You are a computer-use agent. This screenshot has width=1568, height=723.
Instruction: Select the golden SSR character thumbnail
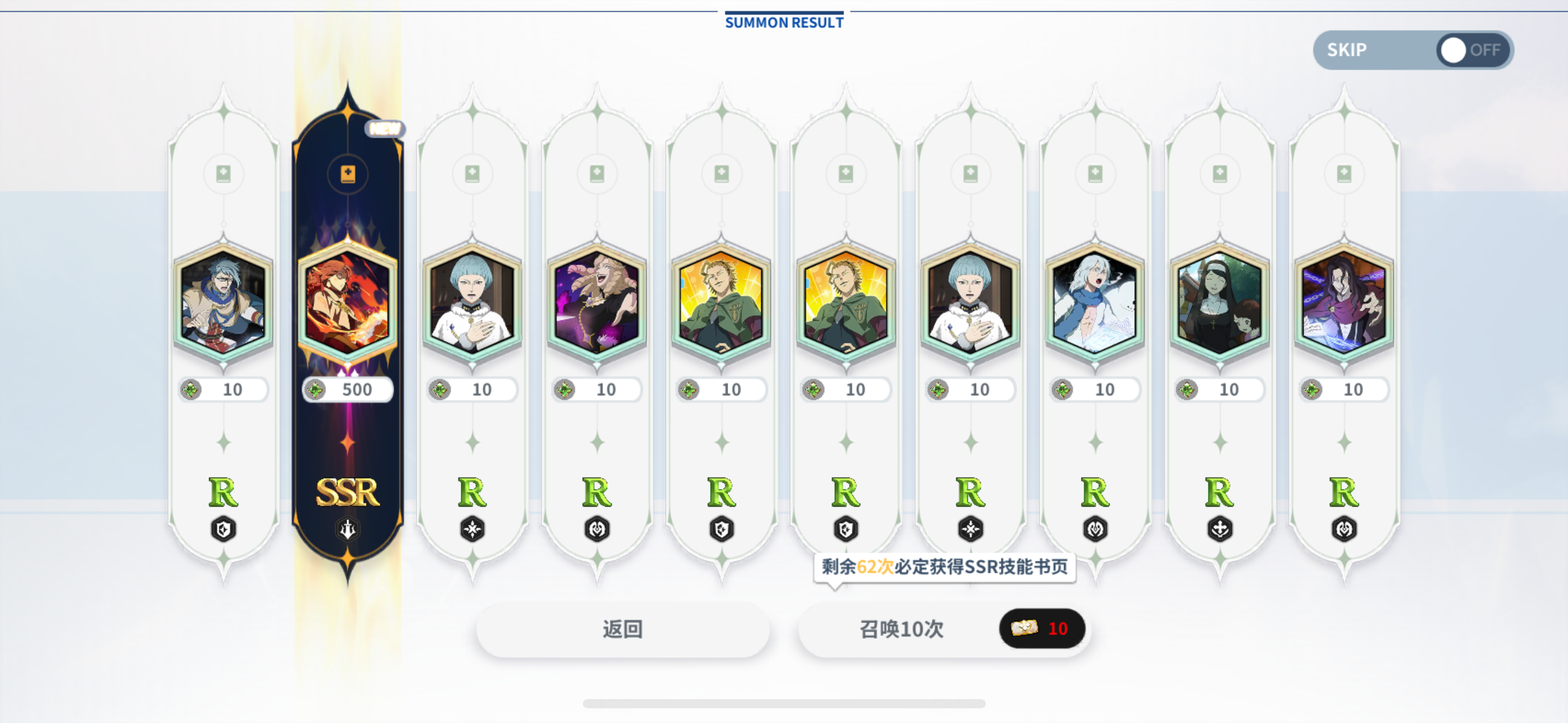(x=347, y=302)
